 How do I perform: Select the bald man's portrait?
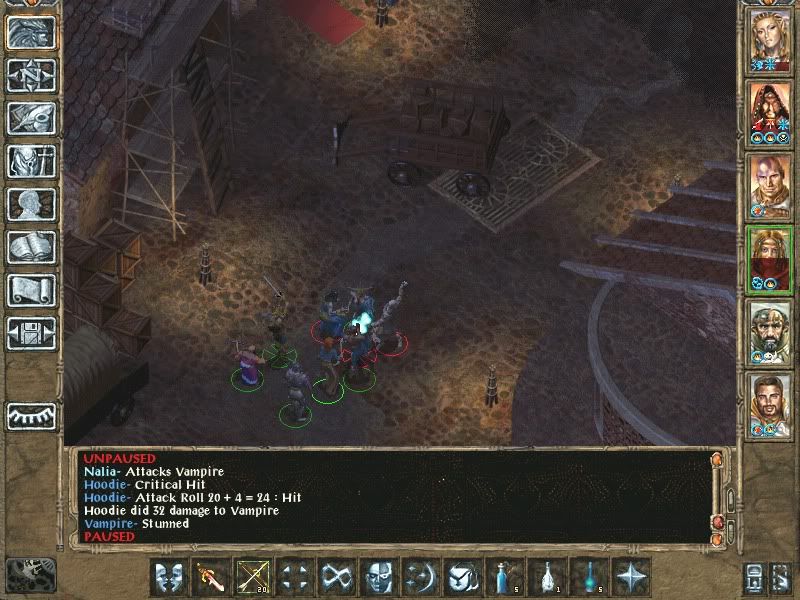point(770,187)
